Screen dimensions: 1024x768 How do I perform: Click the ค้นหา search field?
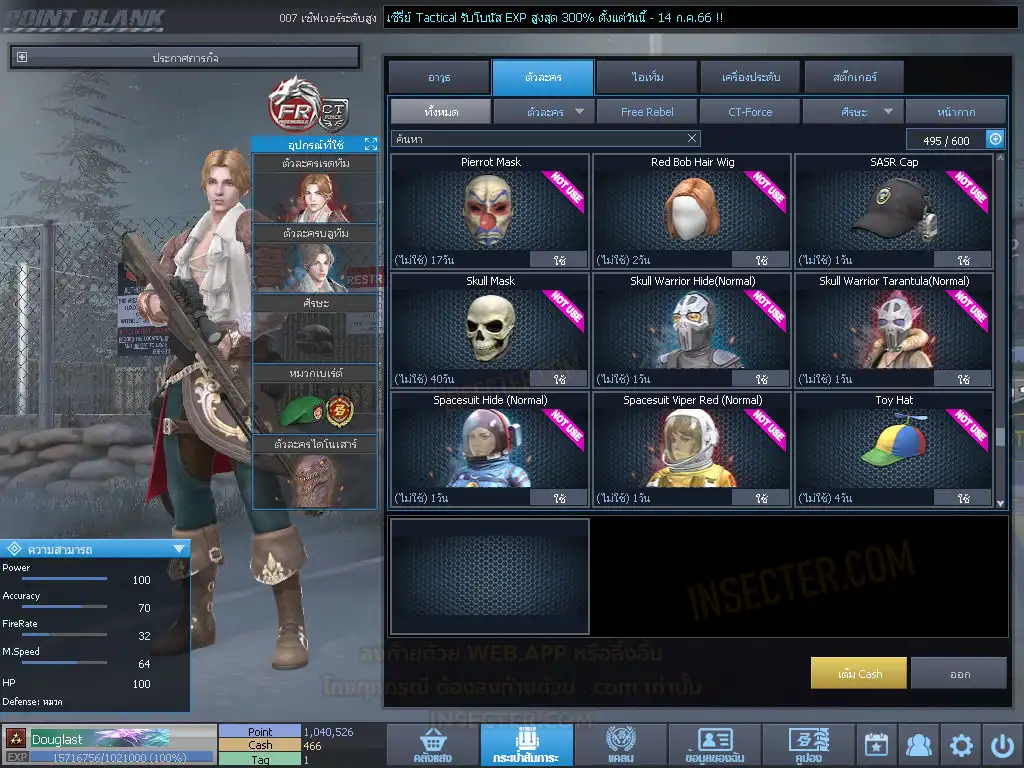point(538,139)
